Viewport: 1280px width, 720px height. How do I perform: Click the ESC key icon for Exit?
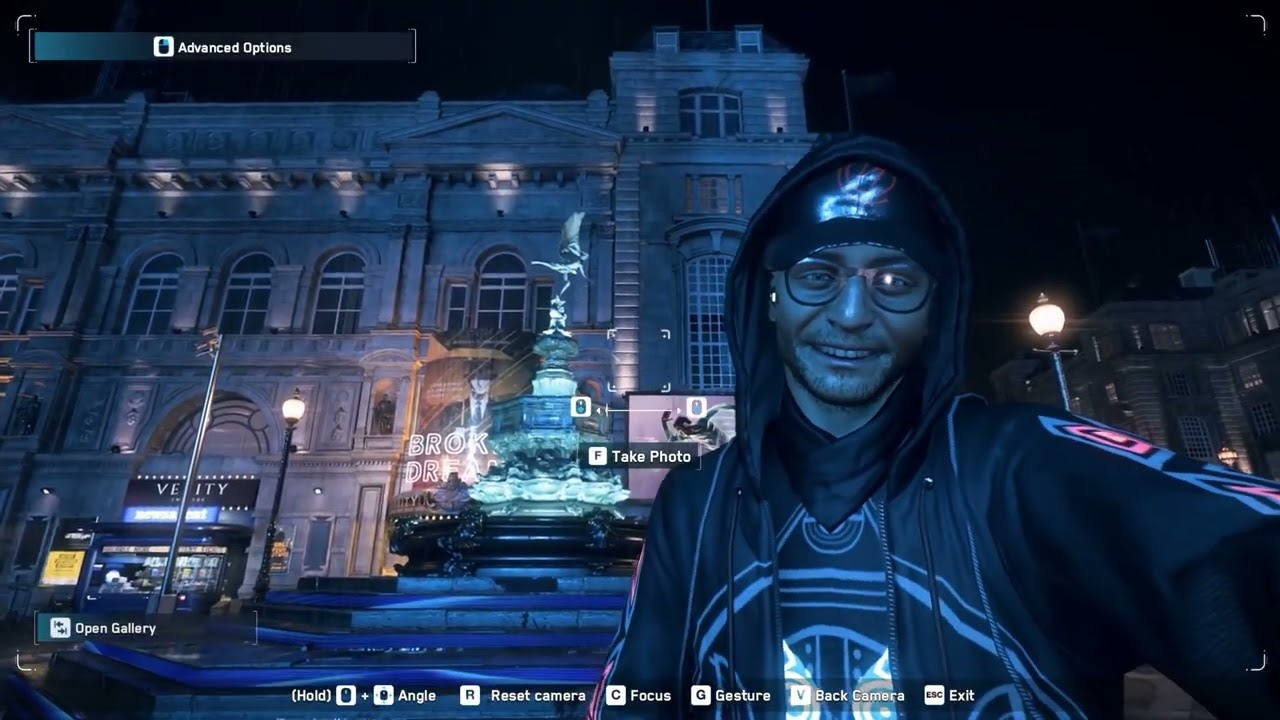click(x=932, y=695)
